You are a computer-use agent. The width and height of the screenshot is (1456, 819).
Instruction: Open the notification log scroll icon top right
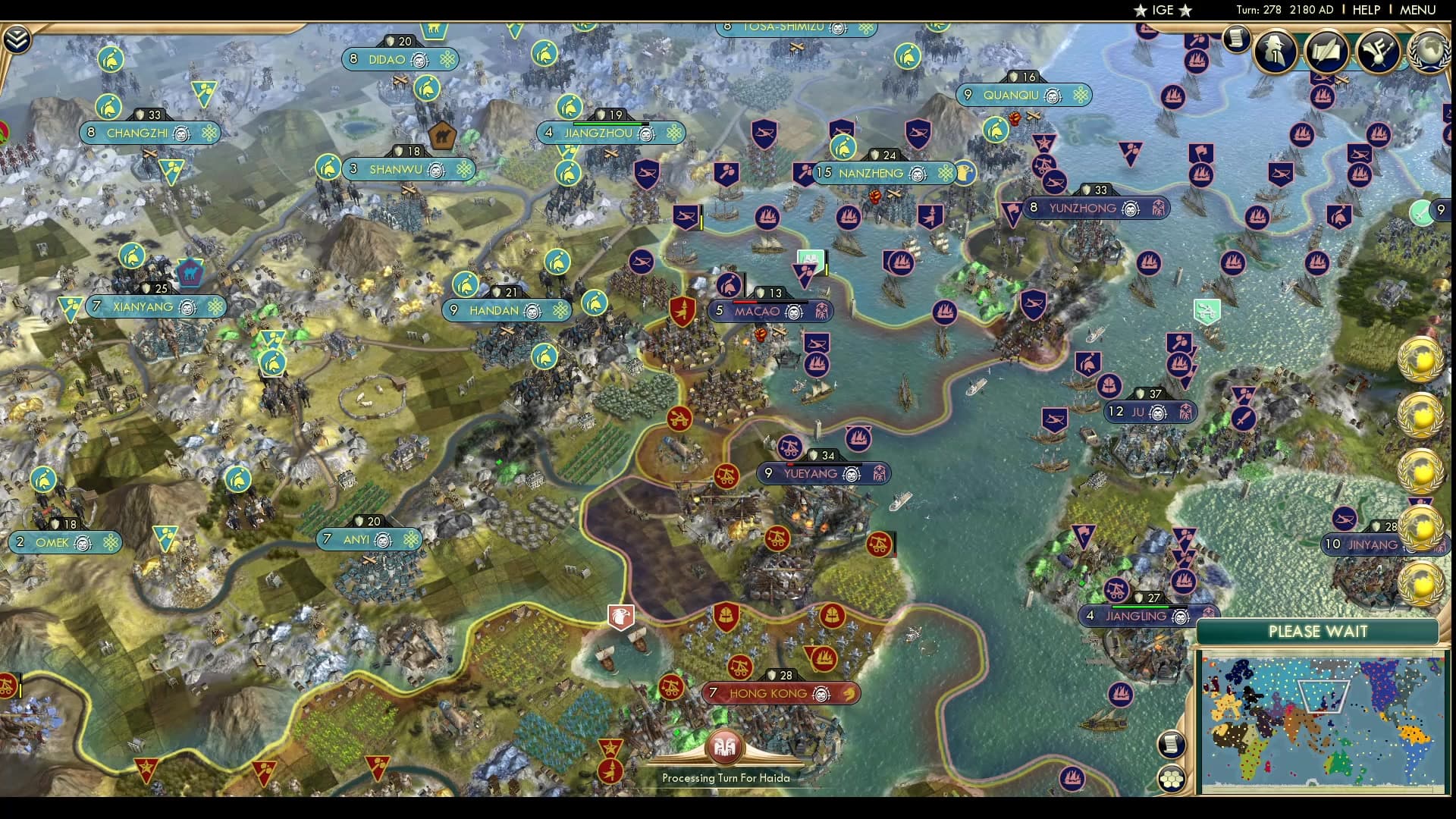pyautogui.click(x=1235, y=39)
